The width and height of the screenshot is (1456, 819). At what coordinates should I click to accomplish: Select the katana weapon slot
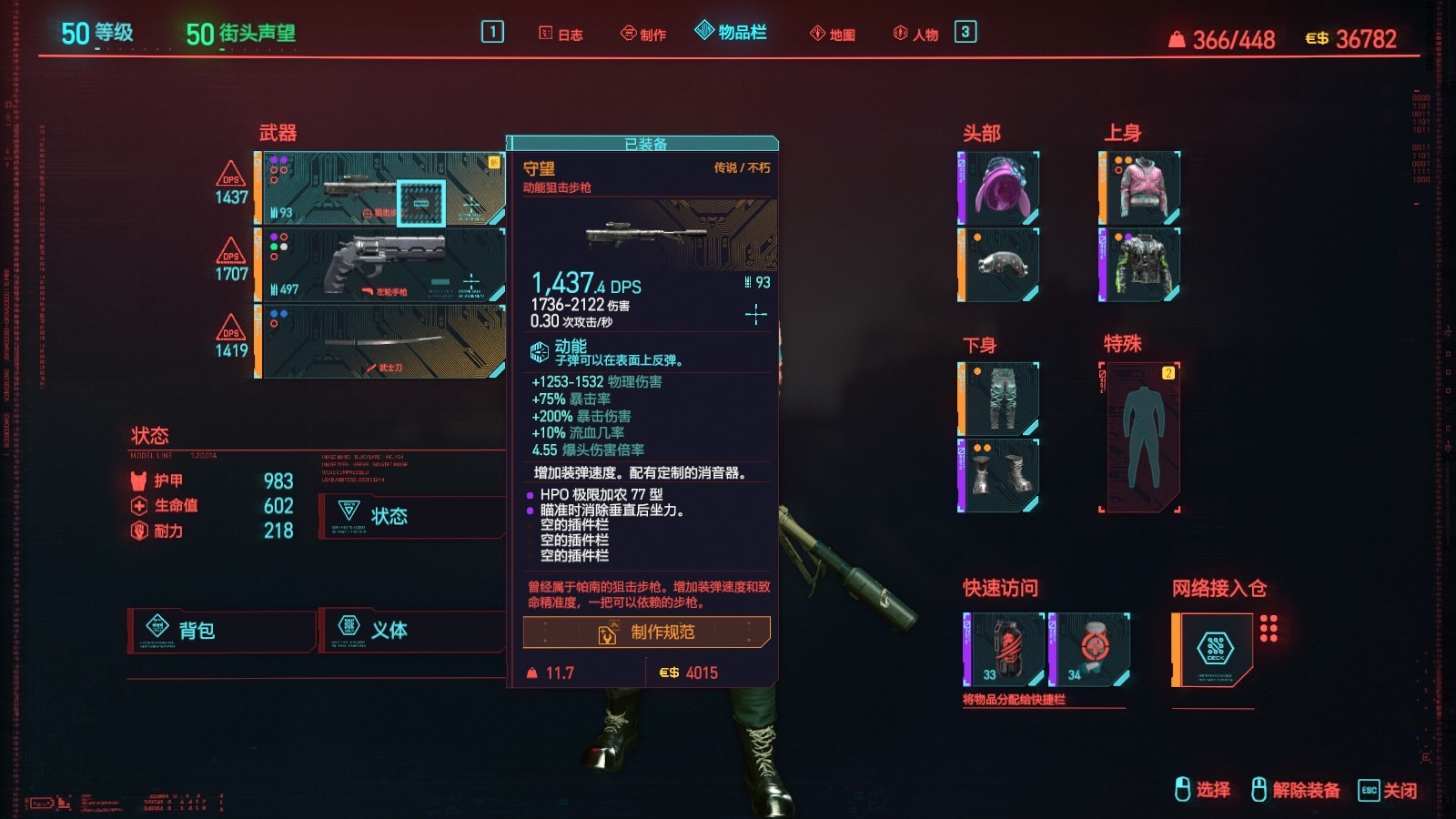pyautogui.click(x=380, y=341)
